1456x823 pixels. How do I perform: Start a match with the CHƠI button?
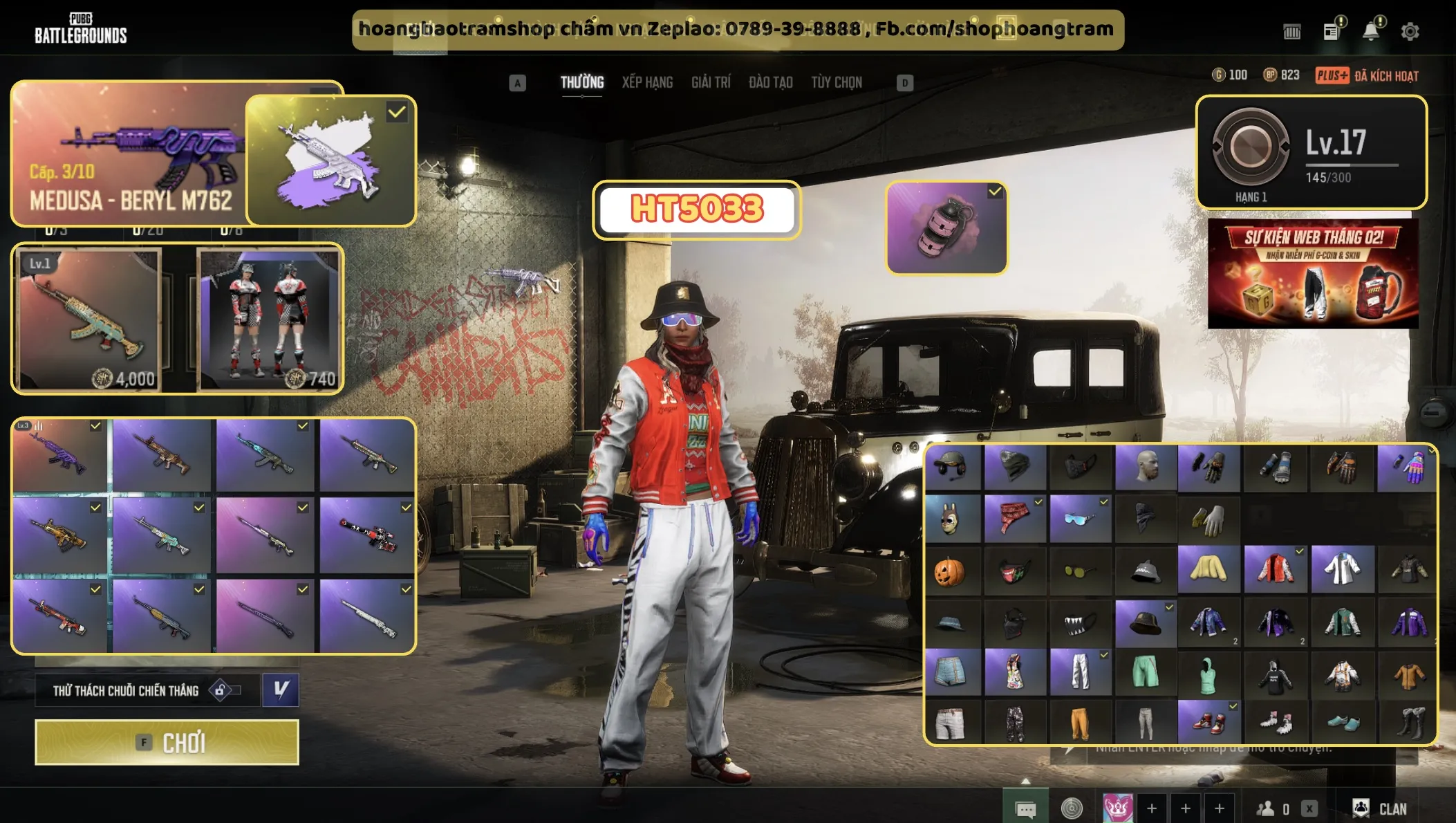coord(167,742)
